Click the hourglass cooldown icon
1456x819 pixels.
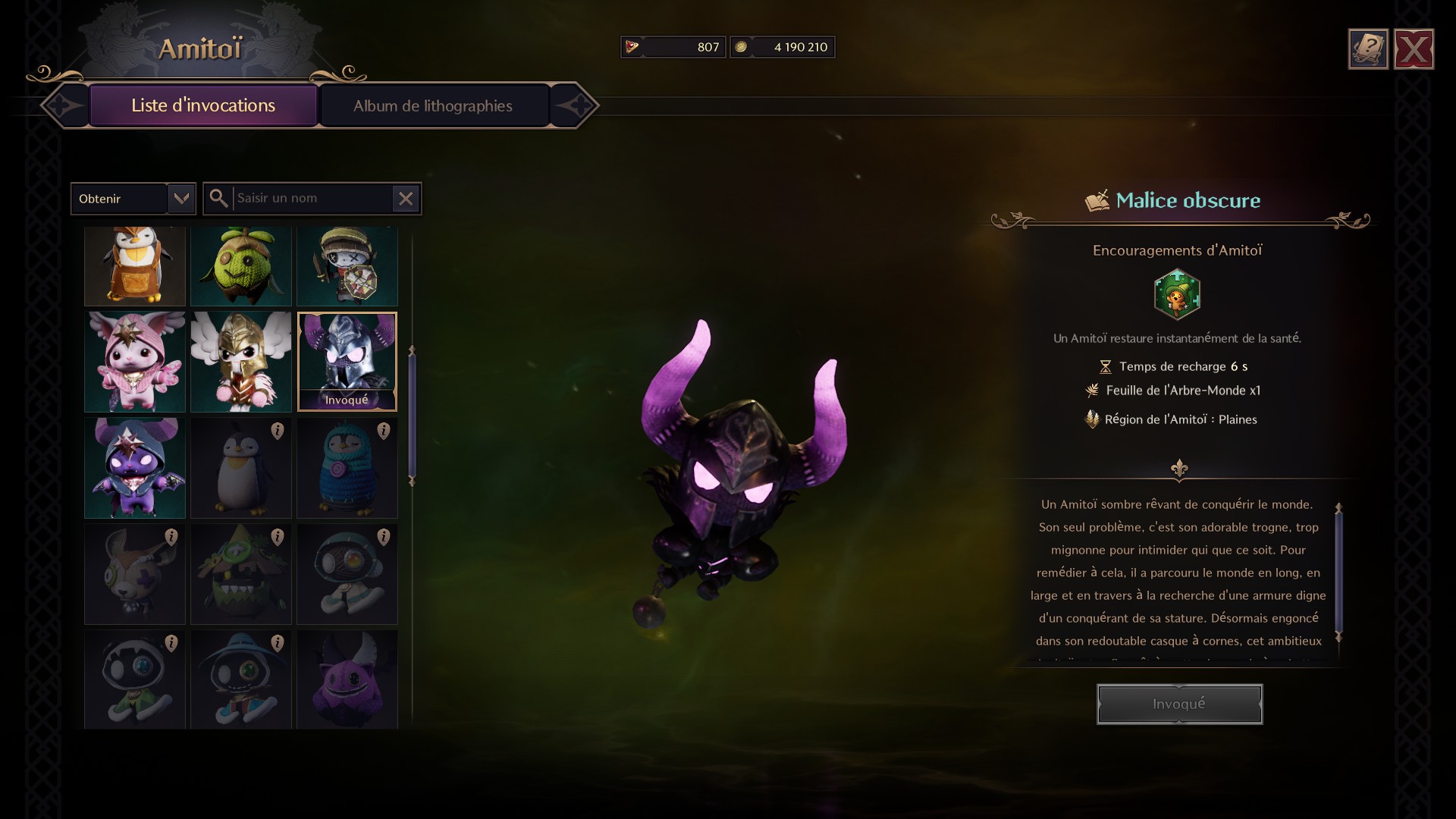pos(1105,366)
